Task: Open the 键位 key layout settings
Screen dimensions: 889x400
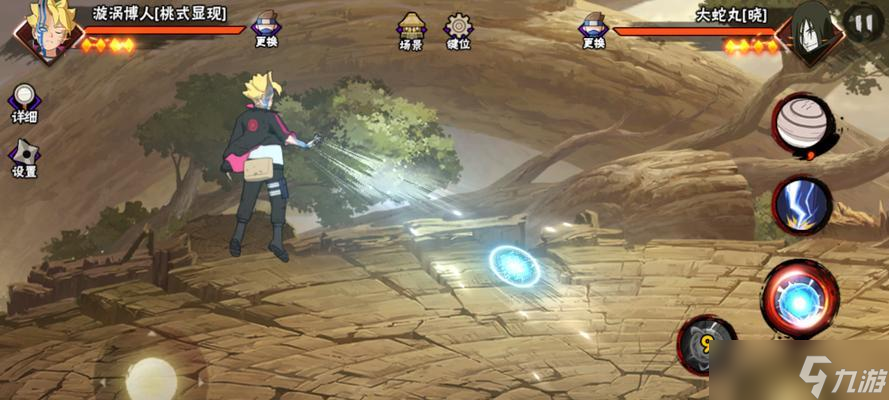Action: (x=459, y=30)
